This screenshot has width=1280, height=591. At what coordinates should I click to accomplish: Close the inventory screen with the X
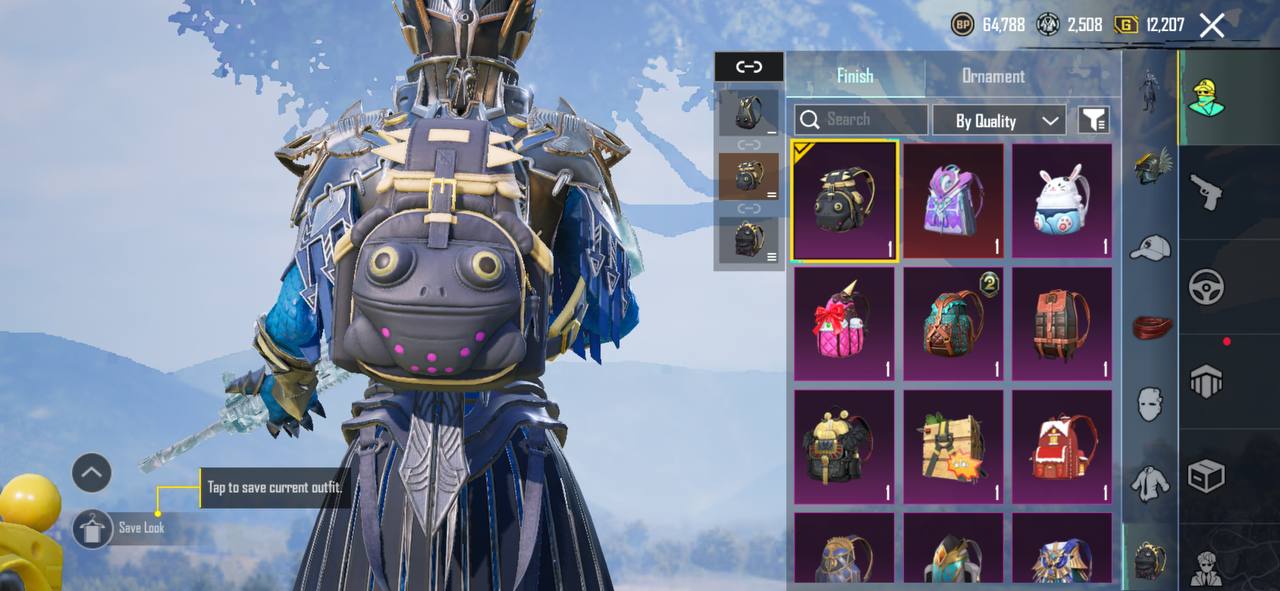[1211, 26]
